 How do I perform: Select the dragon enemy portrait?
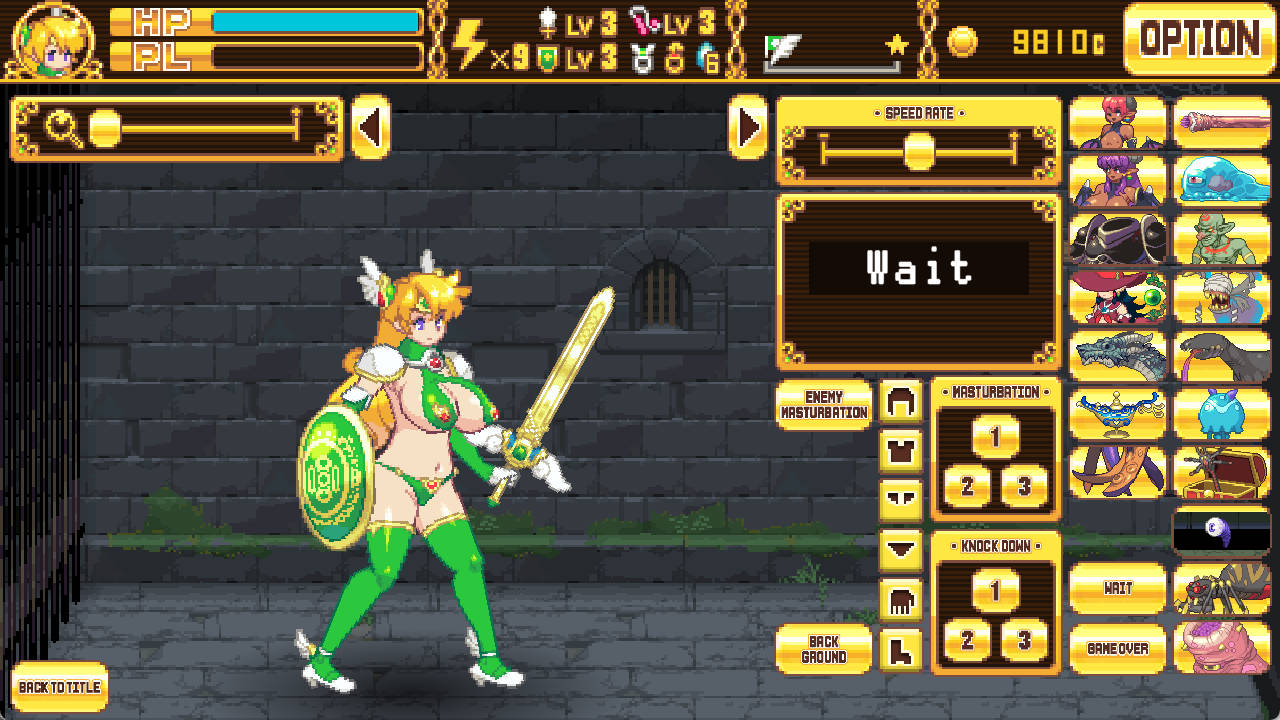pyautogui.click(x=1117, y=357)
